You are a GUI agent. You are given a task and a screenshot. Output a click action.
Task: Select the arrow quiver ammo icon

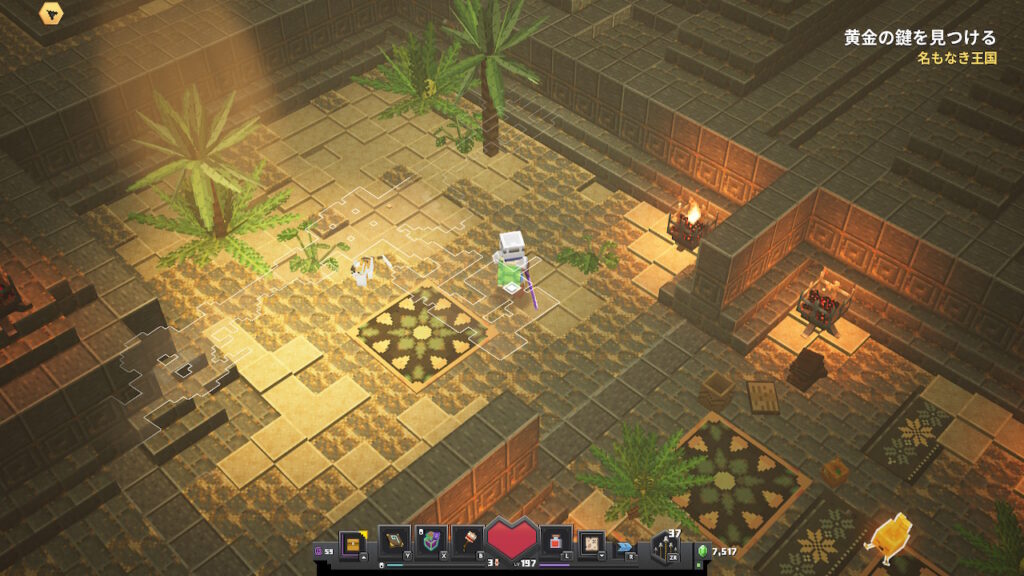(663, 546)
